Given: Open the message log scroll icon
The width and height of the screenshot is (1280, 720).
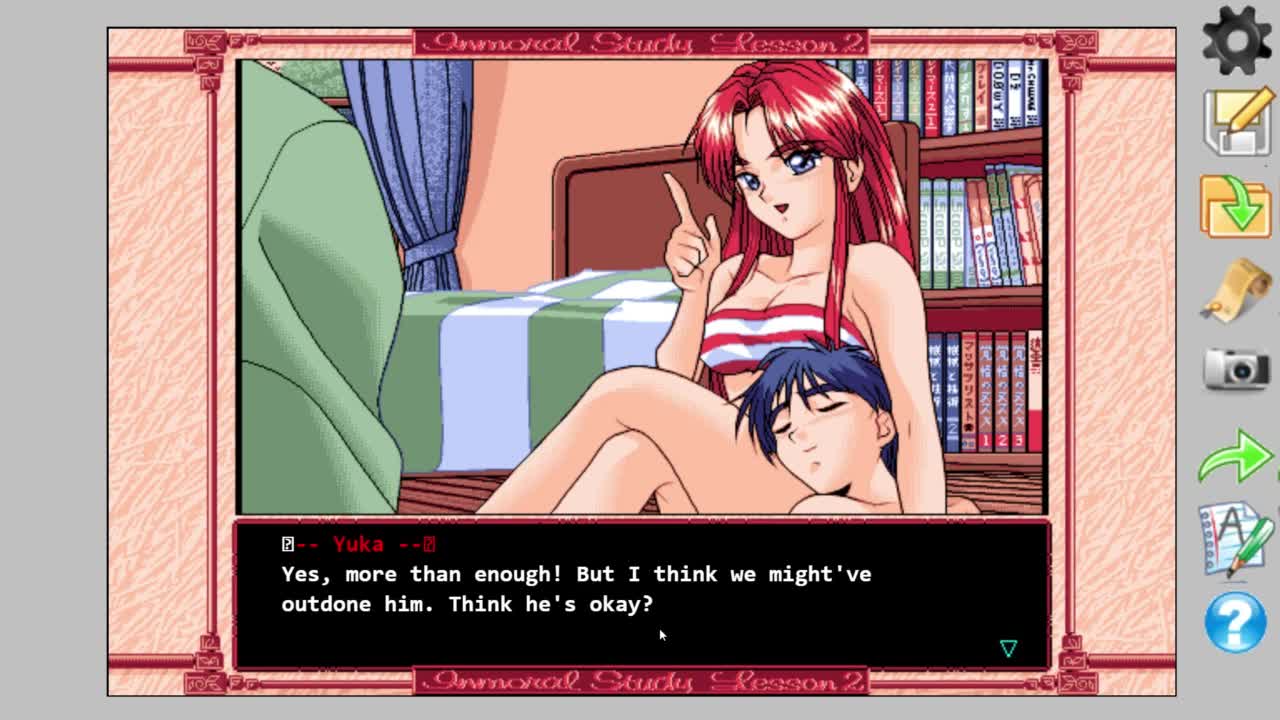Looking at the screenshot, I should pos(1236,290).
